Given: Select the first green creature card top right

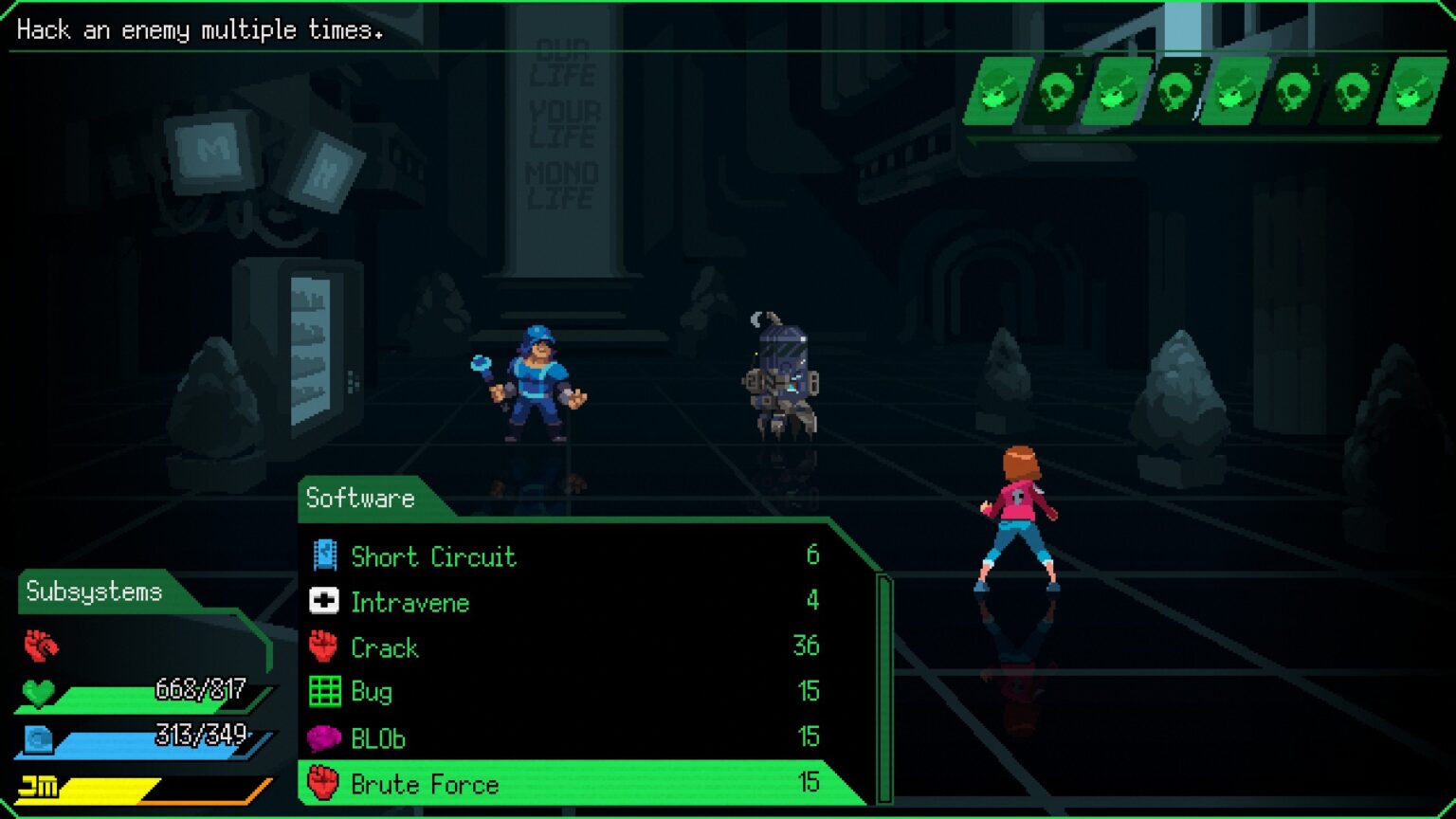Looking at the screenshot, I should 998,90.
